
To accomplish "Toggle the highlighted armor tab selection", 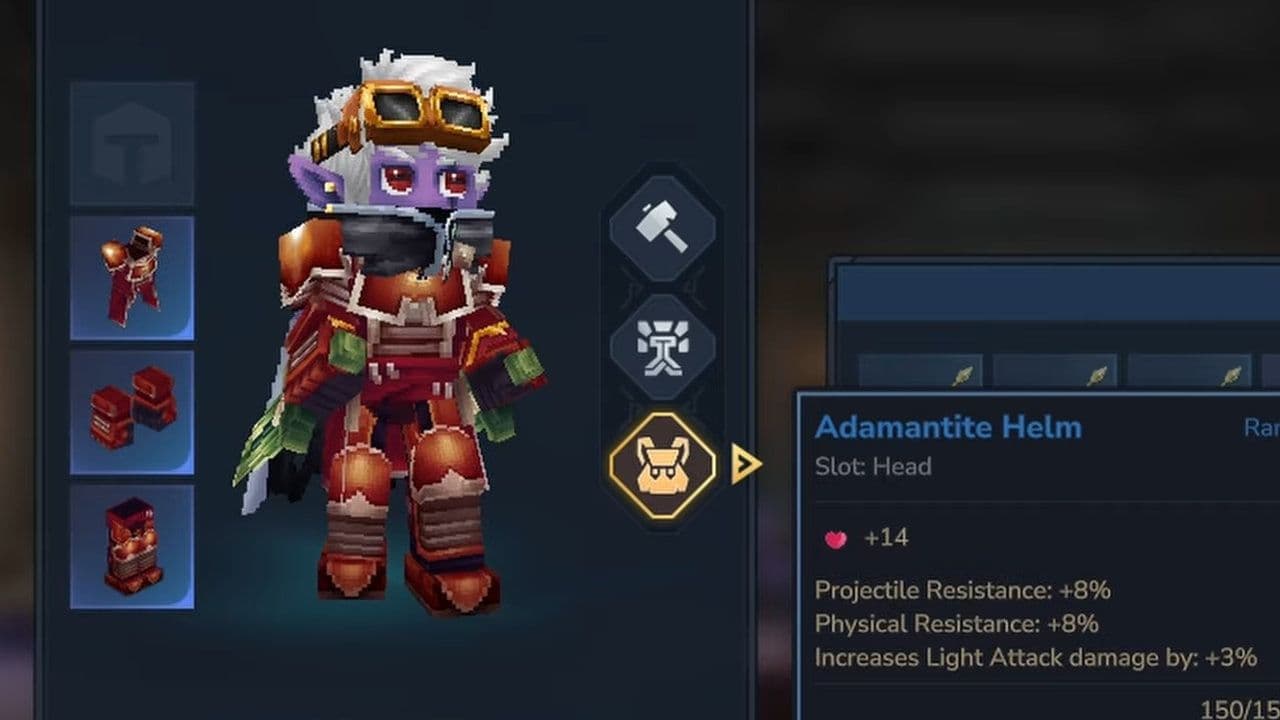I will coord(661,465).
